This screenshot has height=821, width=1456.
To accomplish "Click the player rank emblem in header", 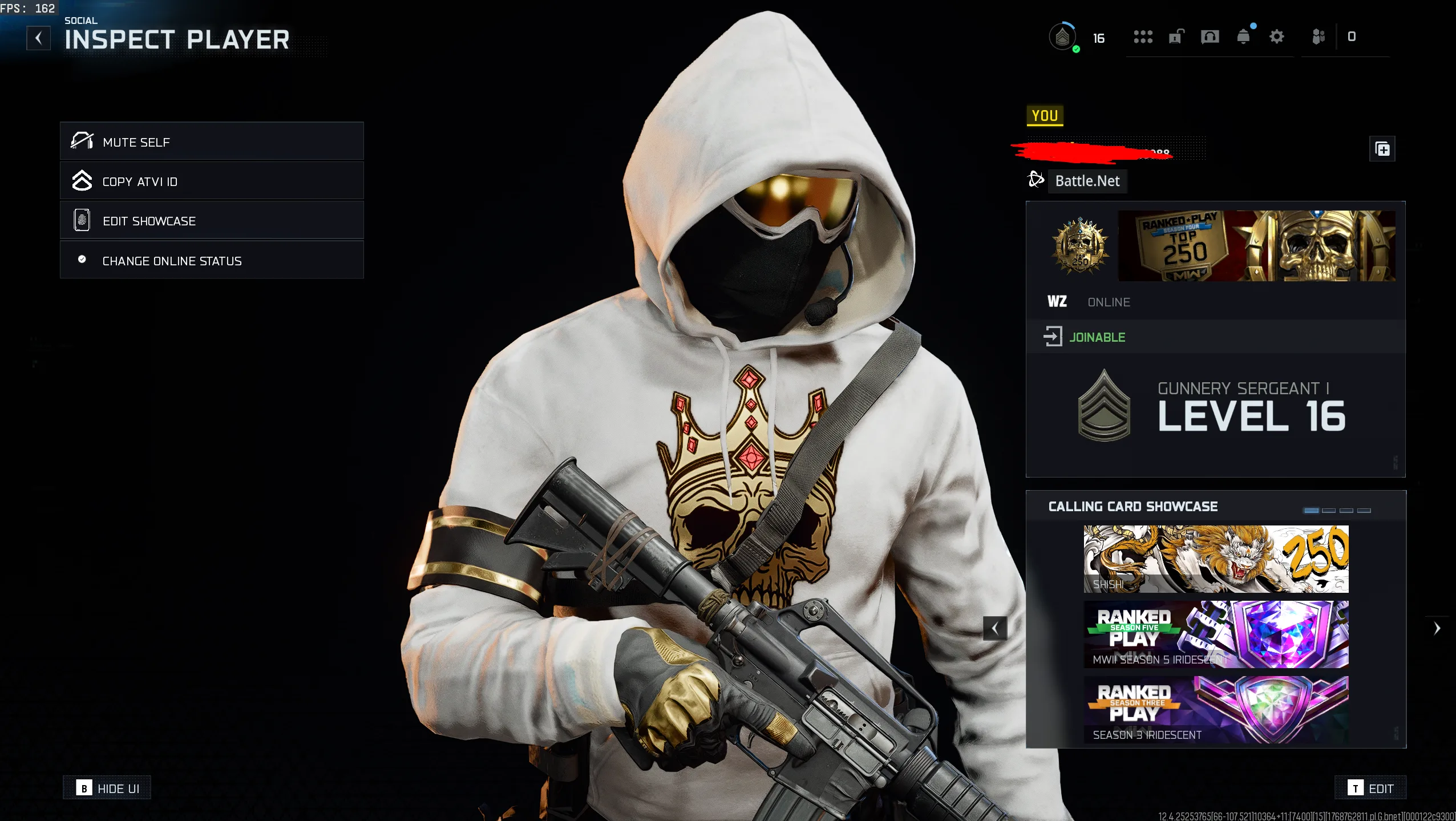I will click(1062, 37).
